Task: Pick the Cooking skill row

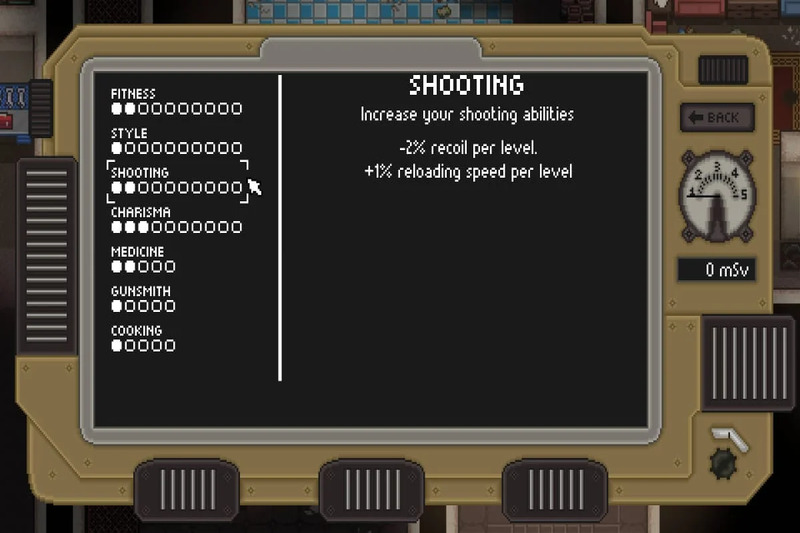Action: (143, 338)
